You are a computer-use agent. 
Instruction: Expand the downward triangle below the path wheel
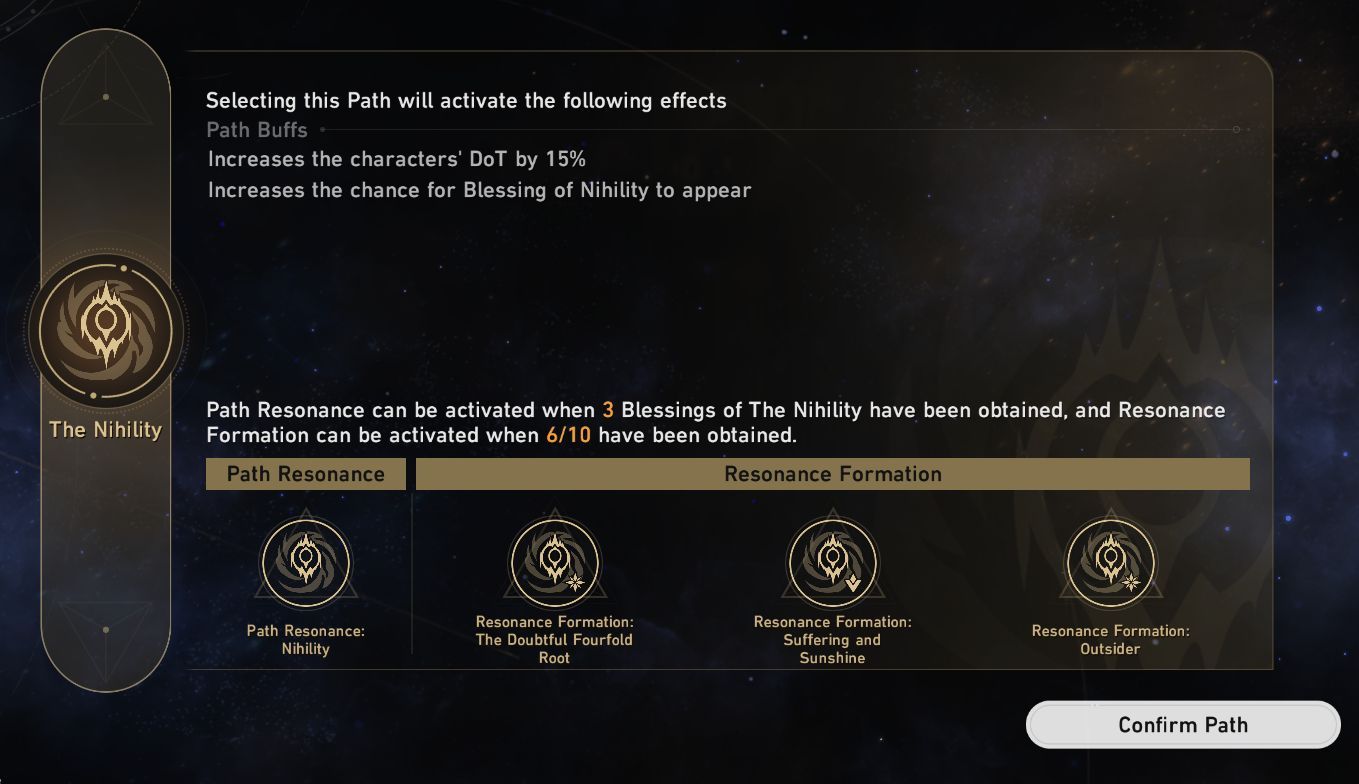click(105, 632)
